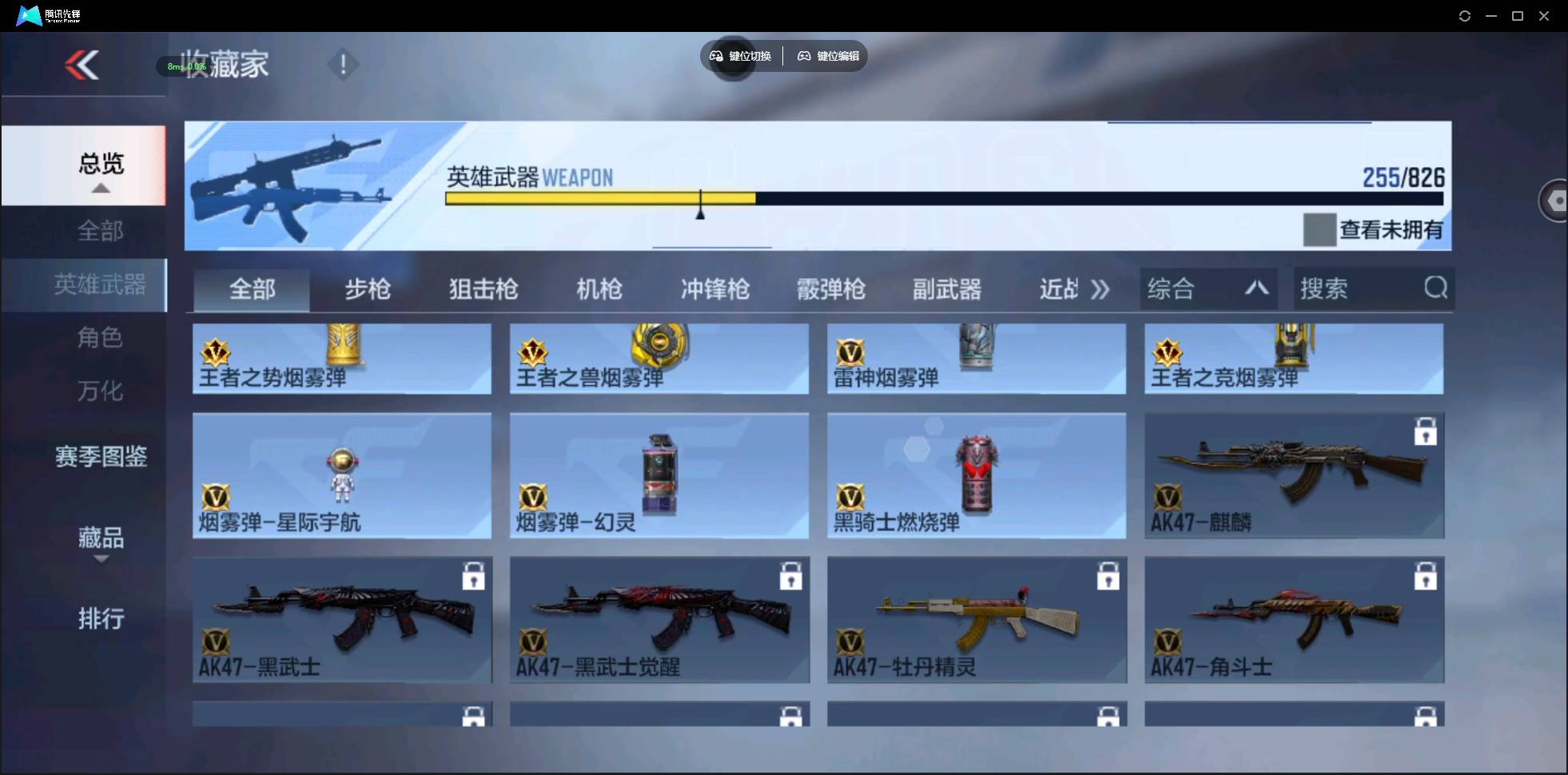Click the 键位编辑 button
The height and width of the screenshot is (775, 1568).
point(827,56)
